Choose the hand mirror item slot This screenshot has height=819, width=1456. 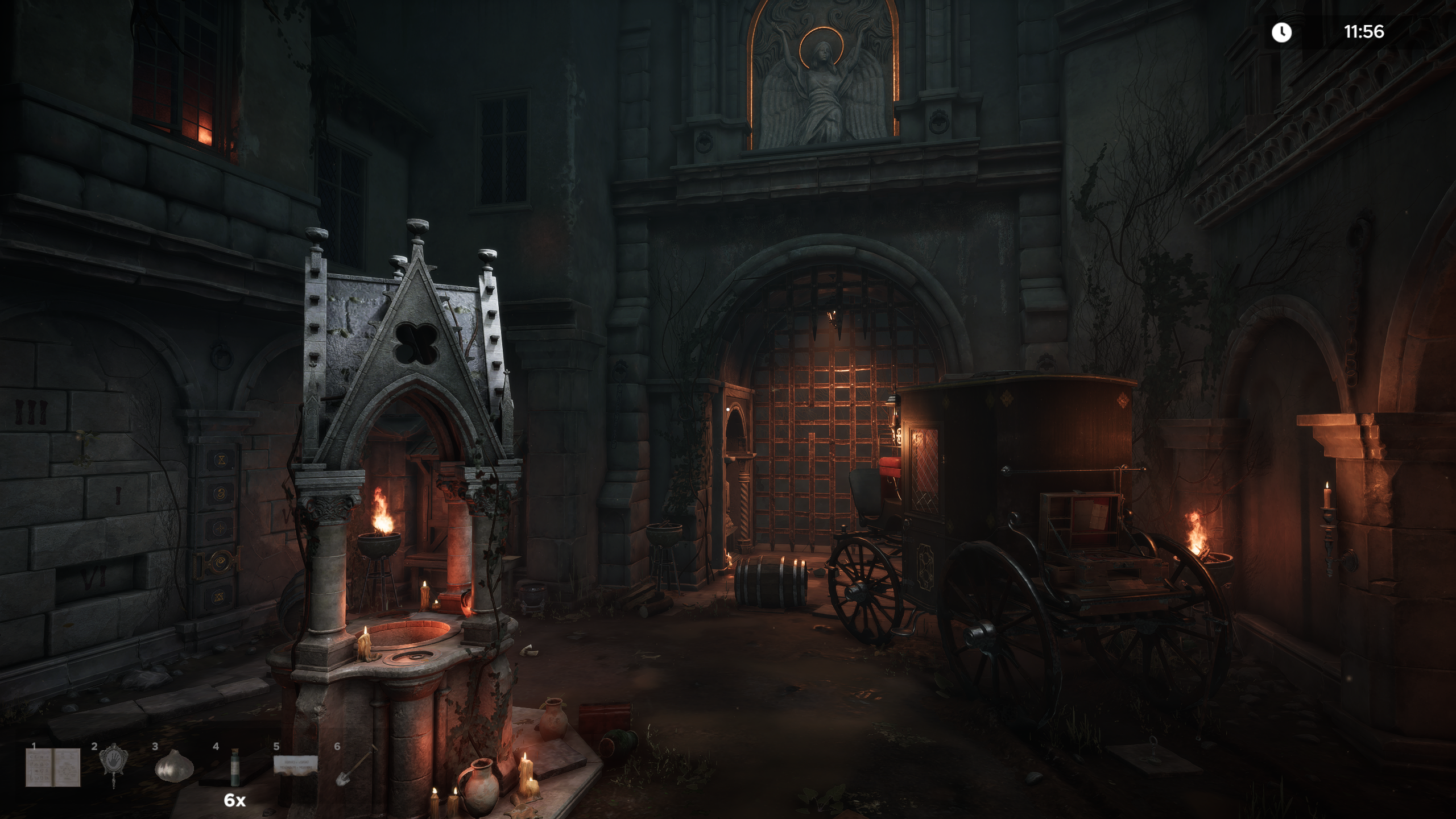[113, 766]
